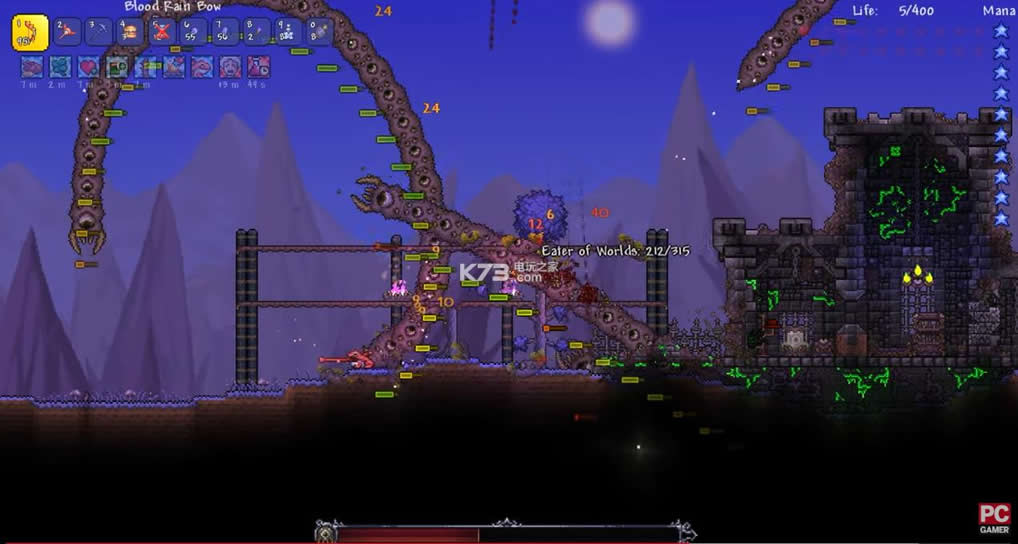The width and height of the screenshot is (1018, 544).
Task: Select hotbar slot 7 with 56 items
Action: point(226,32)
